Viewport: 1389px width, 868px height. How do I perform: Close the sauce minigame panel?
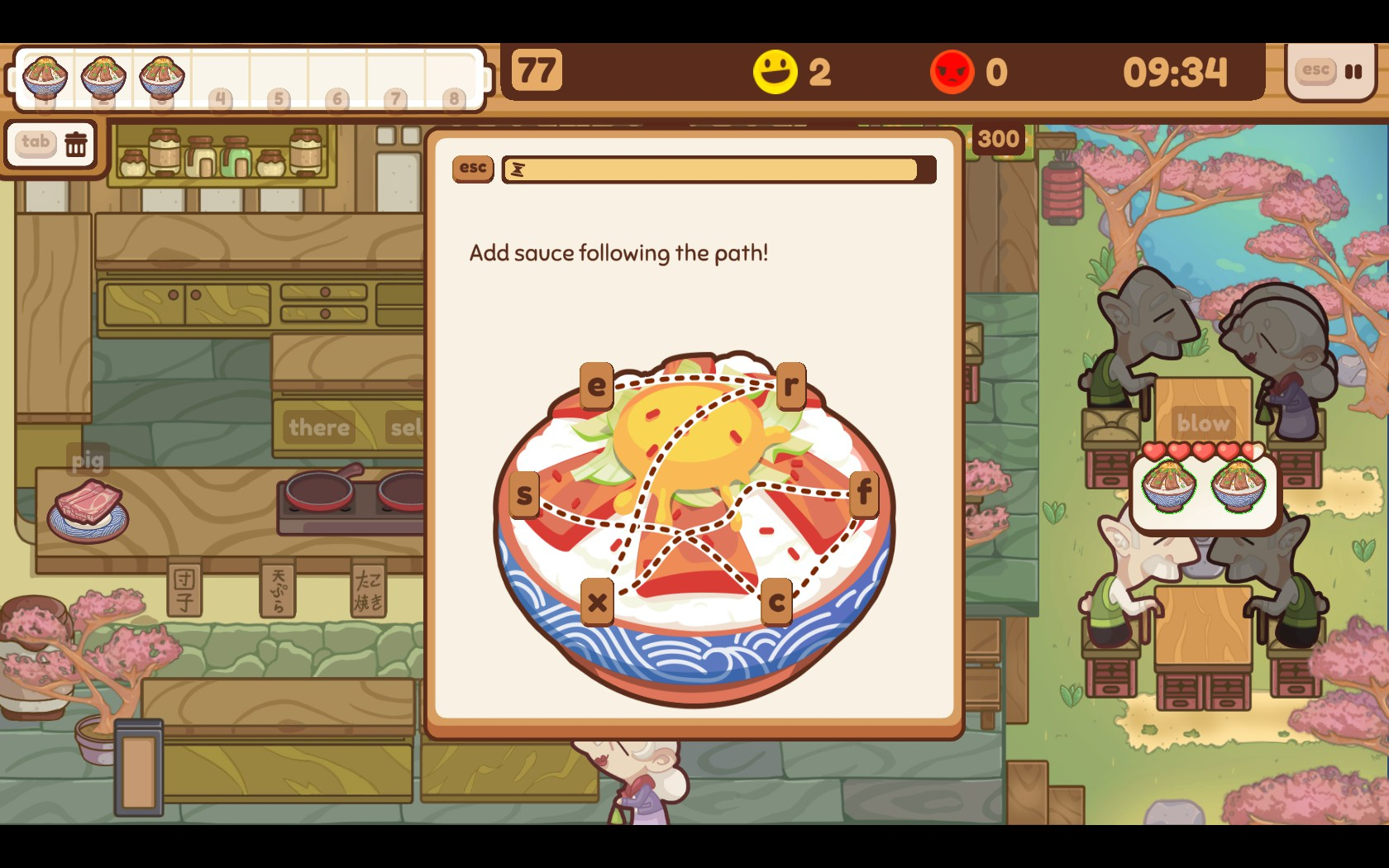pos(473,168)
